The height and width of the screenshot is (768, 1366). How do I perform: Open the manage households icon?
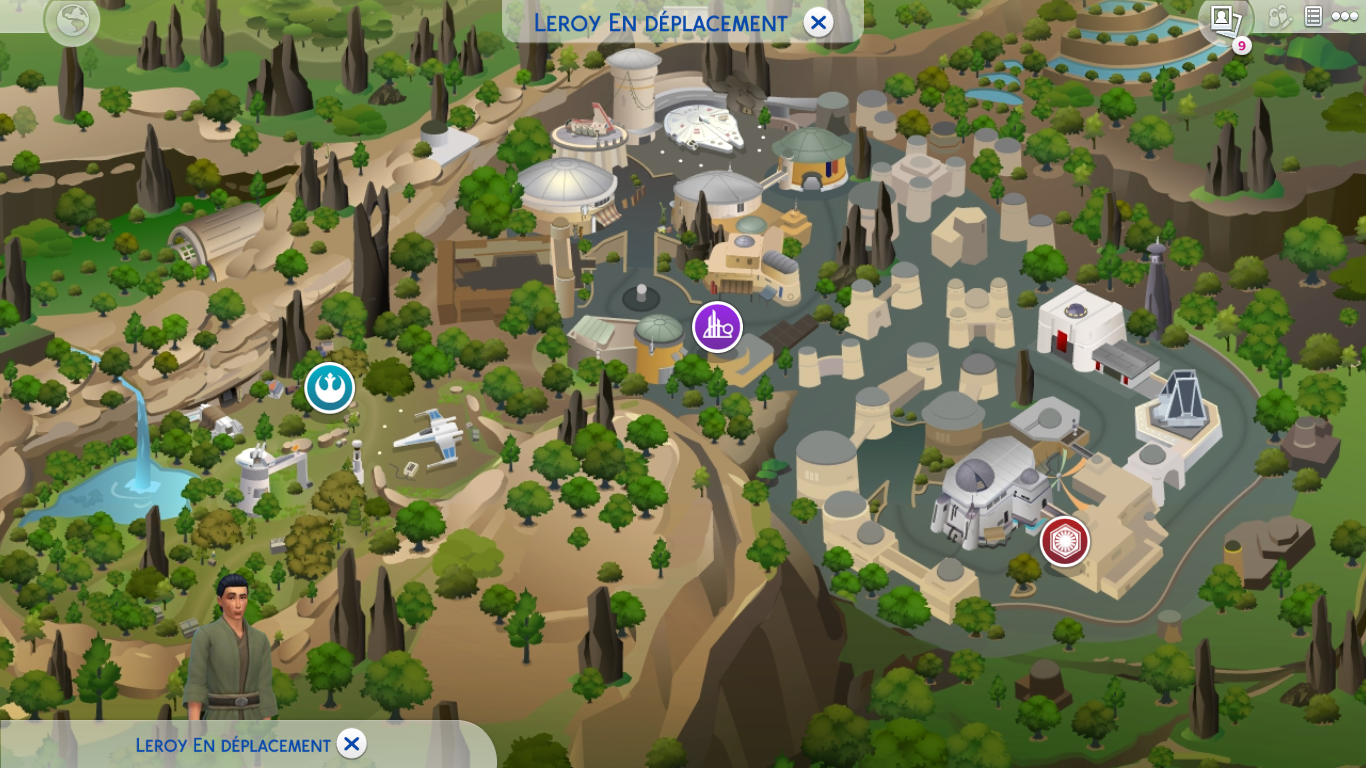pos(1280,17)
